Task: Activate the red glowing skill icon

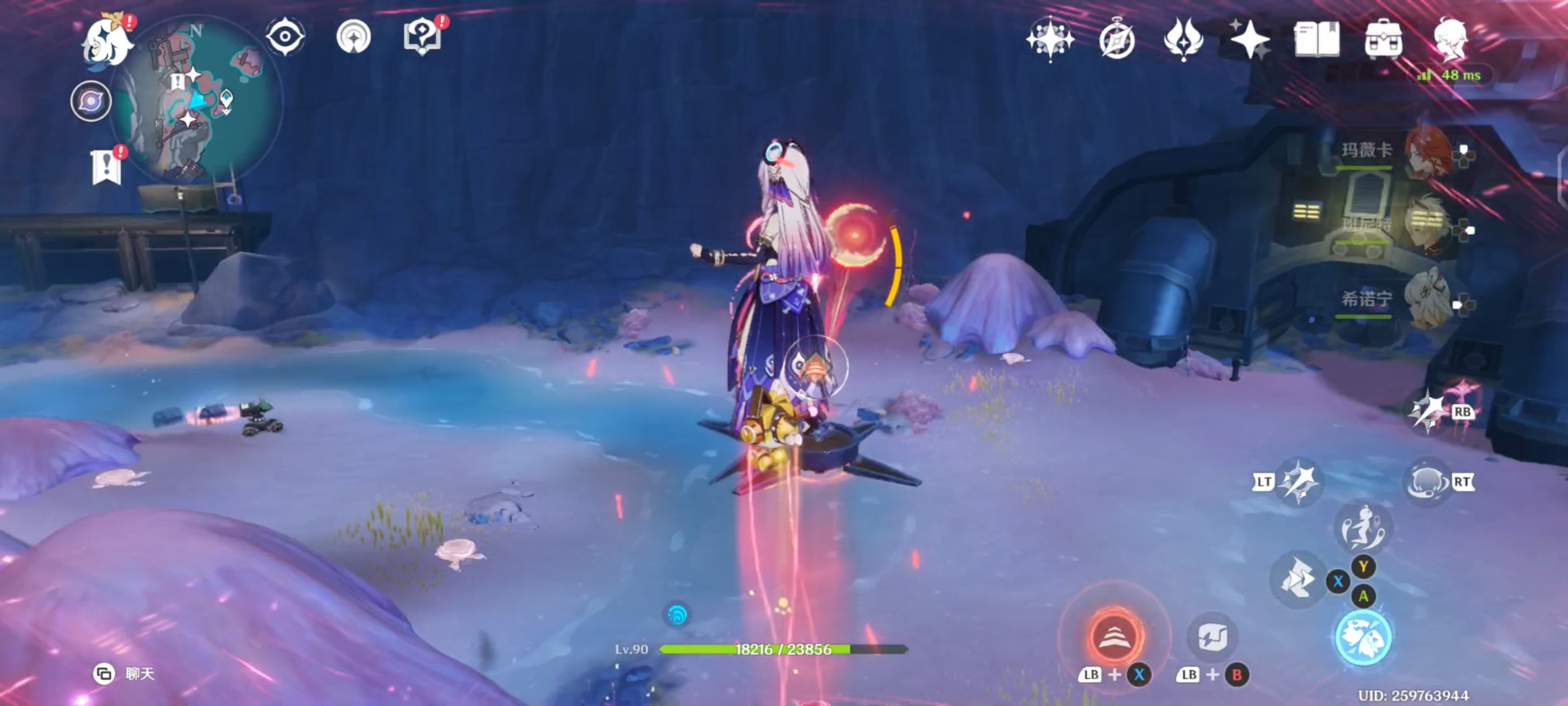Action: [1114, 637]
